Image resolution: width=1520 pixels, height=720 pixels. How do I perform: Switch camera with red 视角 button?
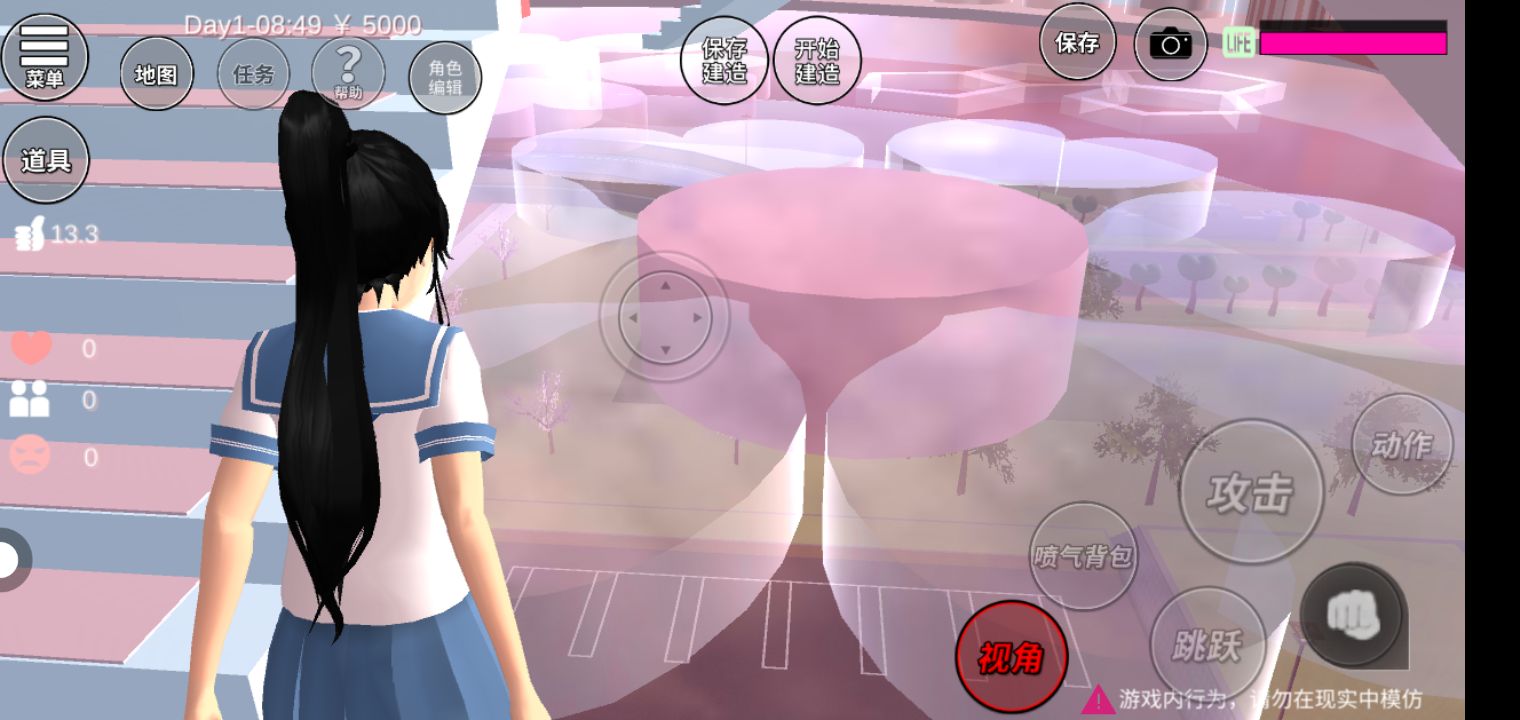coord(1011,657)
